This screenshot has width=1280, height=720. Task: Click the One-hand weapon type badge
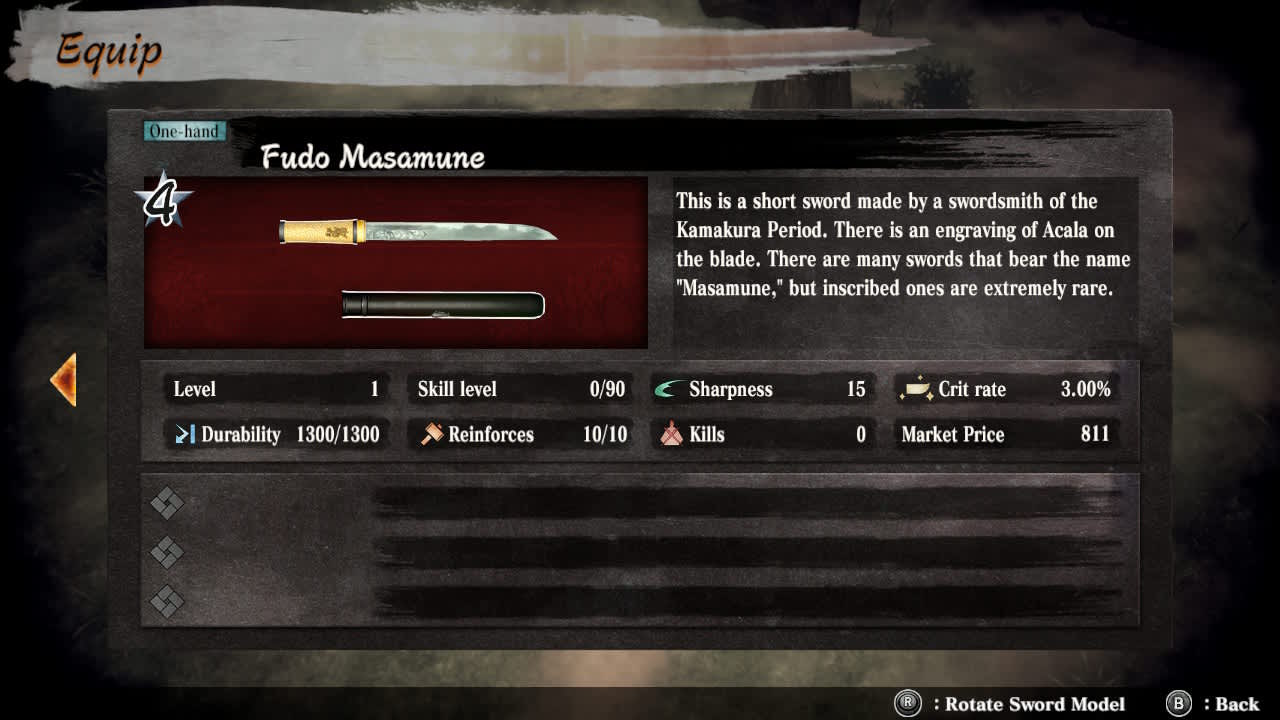click(x=184, y=130)
